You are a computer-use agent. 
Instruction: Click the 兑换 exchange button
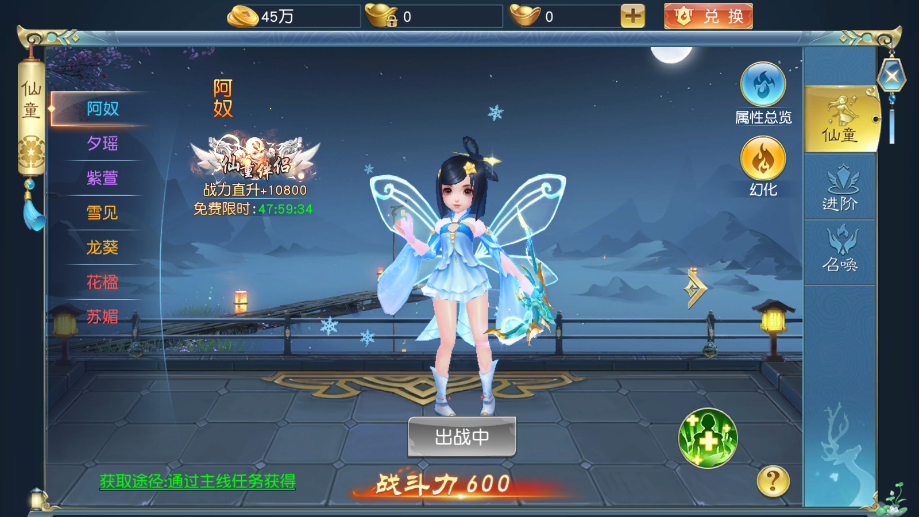(708, 16)
